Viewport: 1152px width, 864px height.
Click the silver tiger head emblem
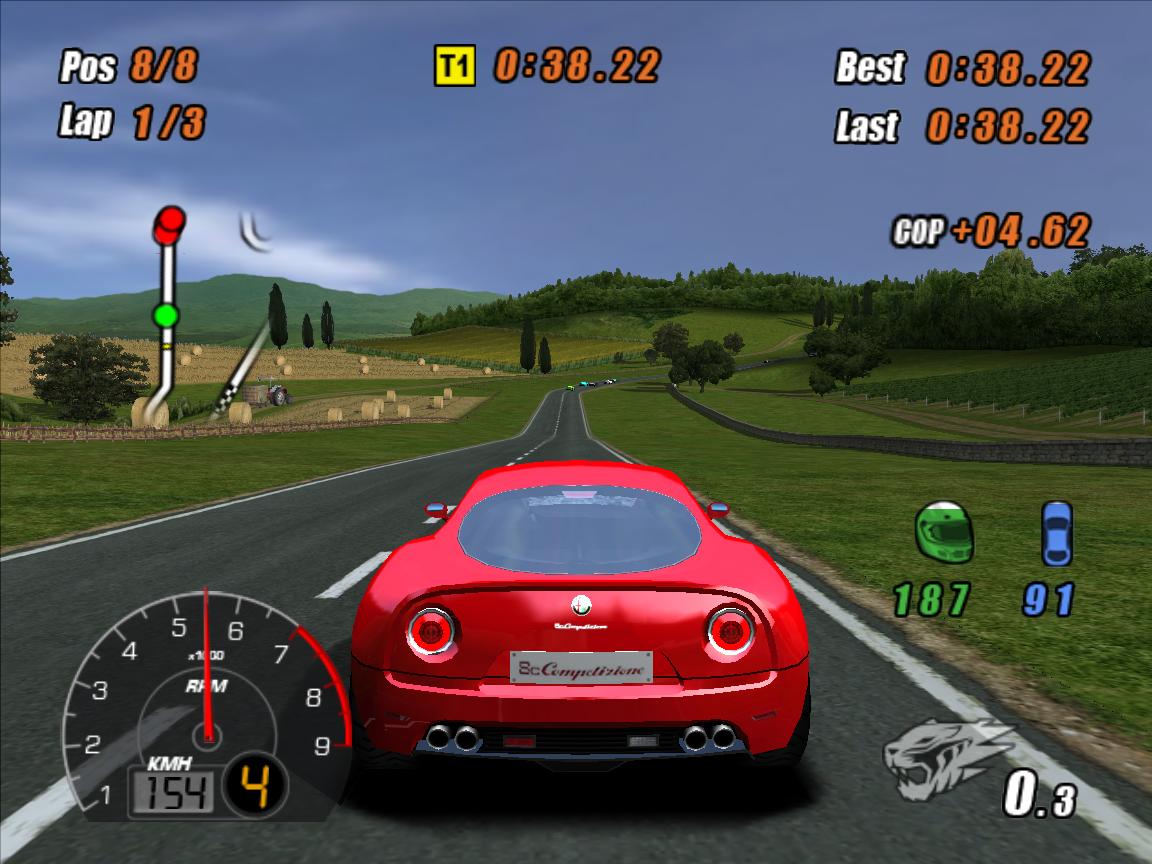945,760
